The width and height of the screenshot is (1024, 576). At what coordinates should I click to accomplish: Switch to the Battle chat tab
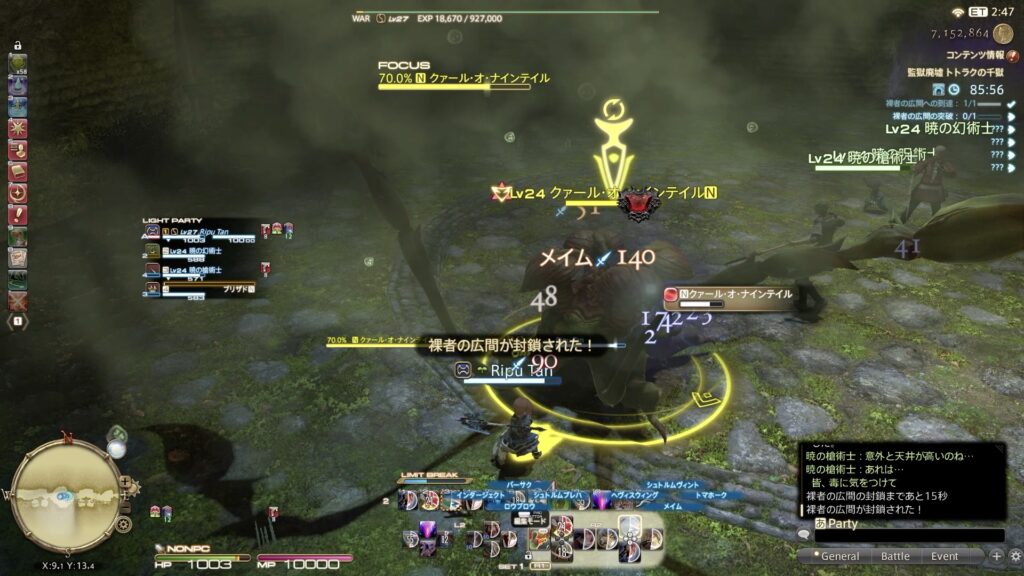point(895,556)
